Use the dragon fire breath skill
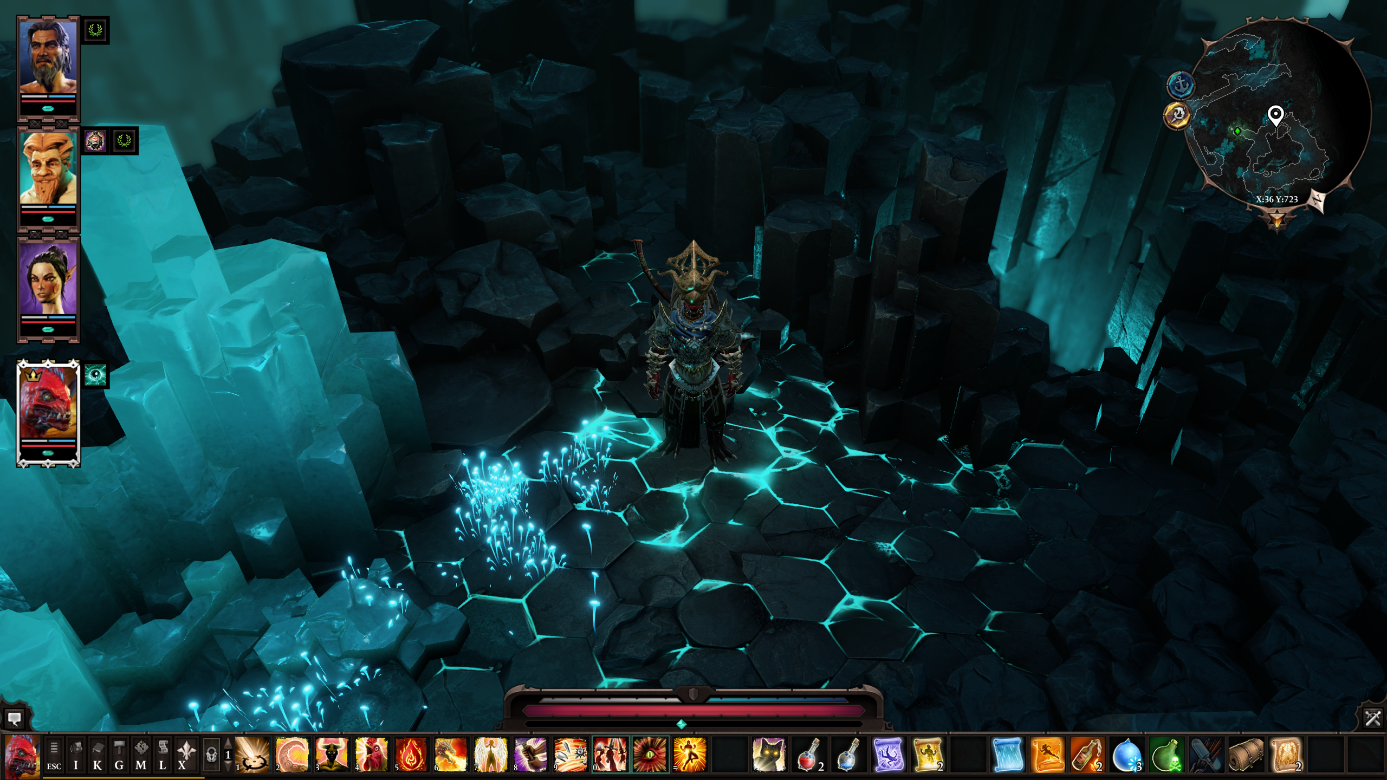 (450, 754)
